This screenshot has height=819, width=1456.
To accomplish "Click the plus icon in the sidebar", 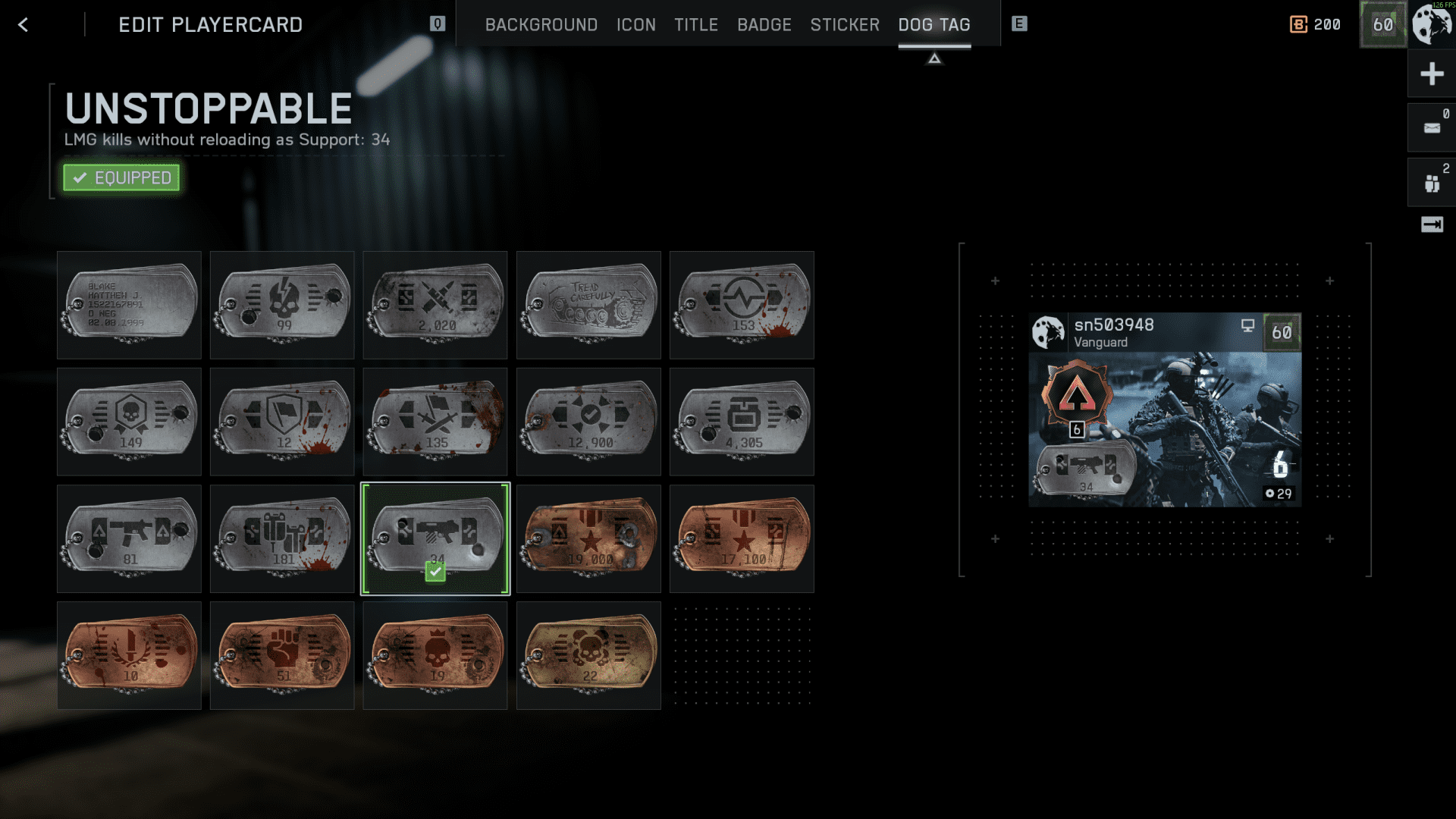I will (1431, 74).
